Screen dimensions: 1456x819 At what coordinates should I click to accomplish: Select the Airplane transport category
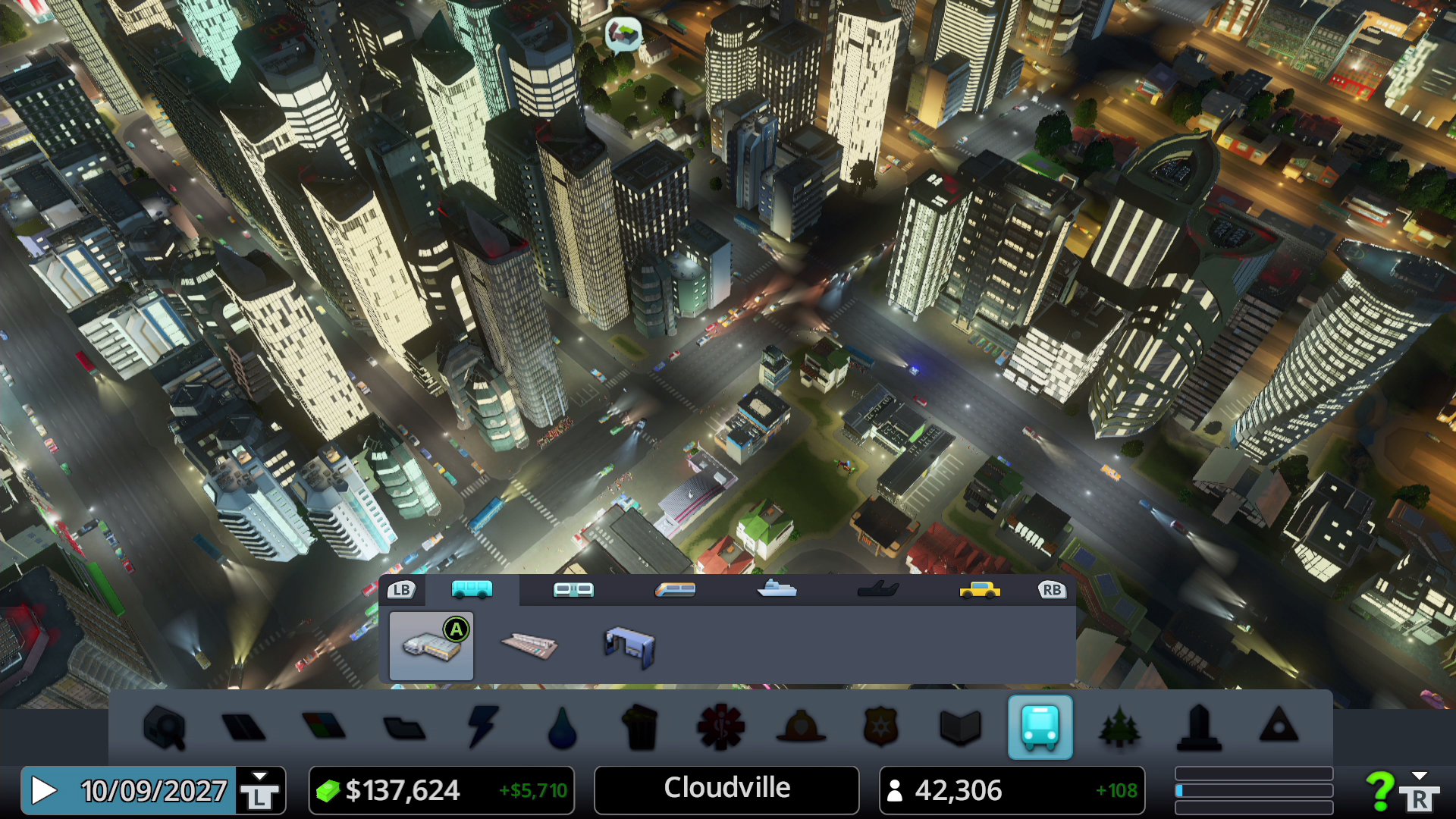[x=878, y=590]
